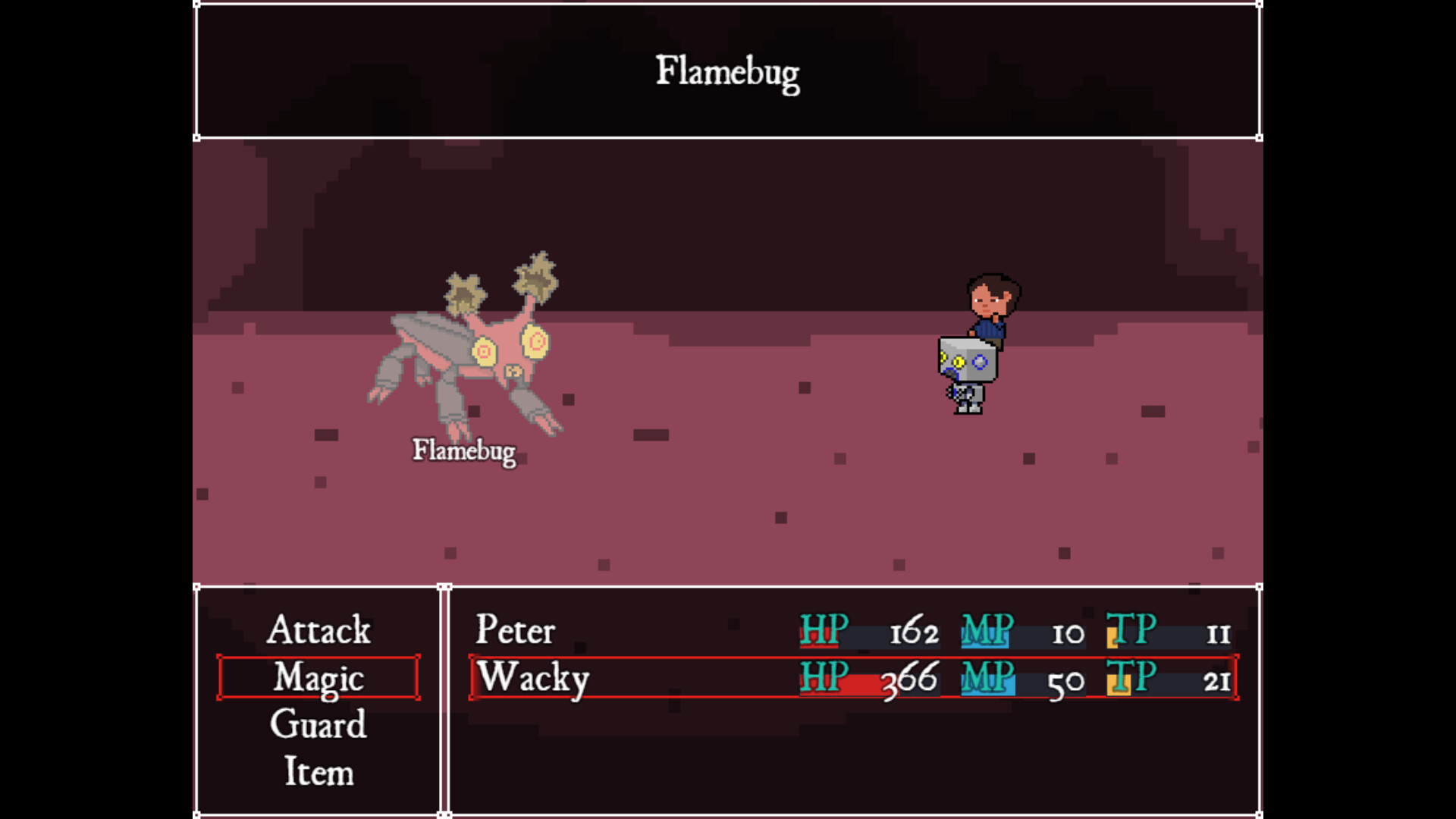
Task: Open the Item inventory menu
Action: click(x=318, y=772)
